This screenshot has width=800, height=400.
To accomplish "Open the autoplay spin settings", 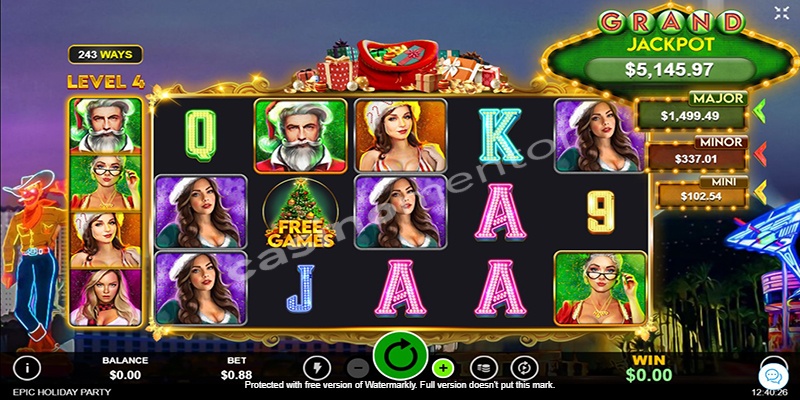I will (524, 368).
